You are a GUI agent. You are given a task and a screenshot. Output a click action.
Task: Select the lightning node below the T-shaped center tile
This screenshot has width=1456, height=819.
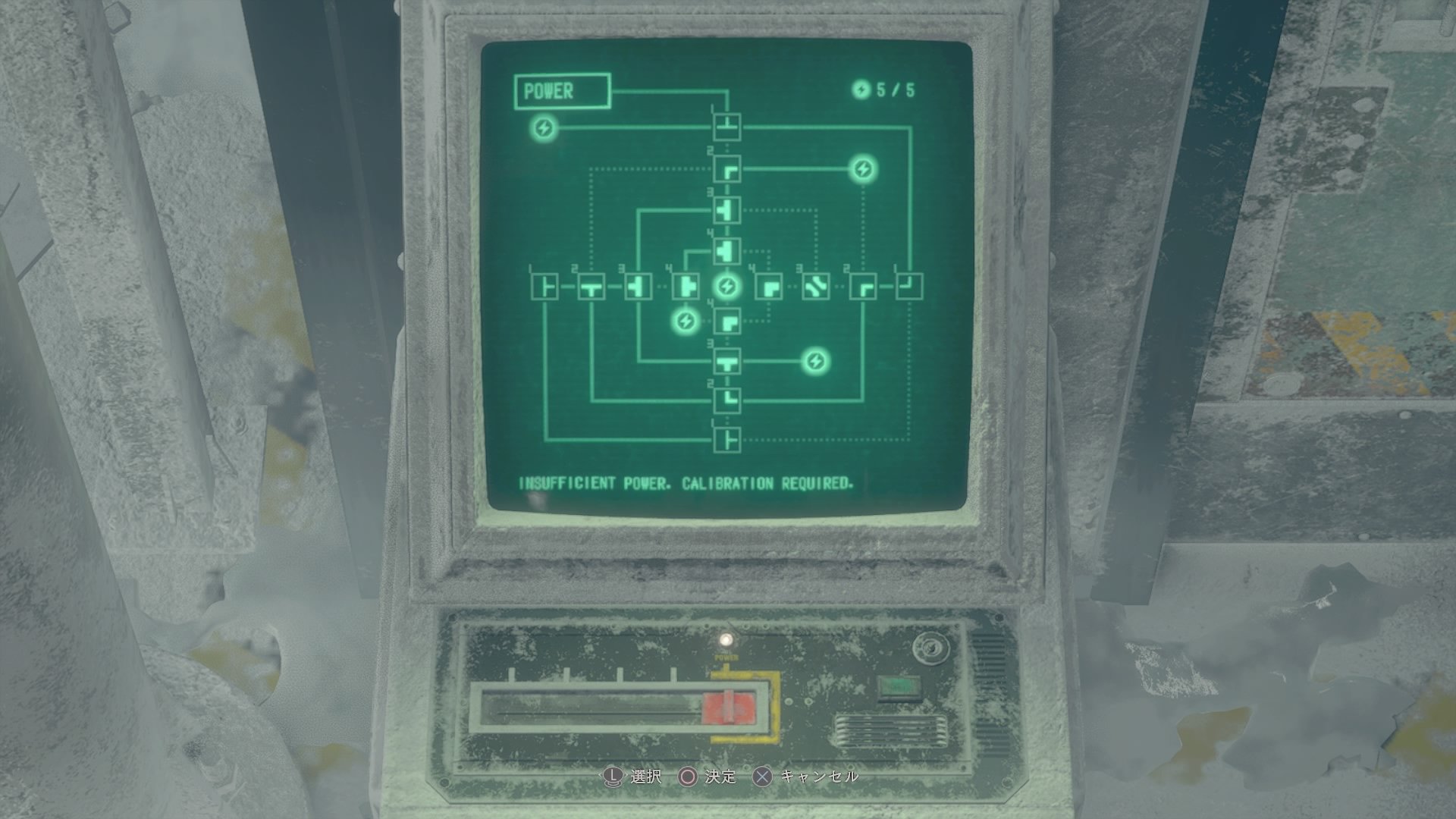click(685, 322)
